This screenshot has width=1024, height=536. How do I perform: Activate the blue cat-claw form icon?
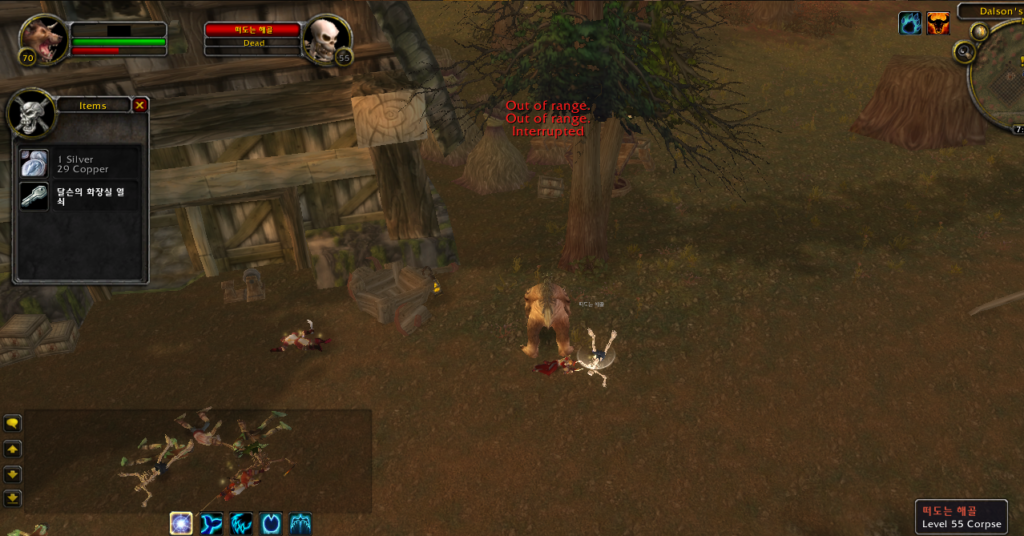coord(241,522)
